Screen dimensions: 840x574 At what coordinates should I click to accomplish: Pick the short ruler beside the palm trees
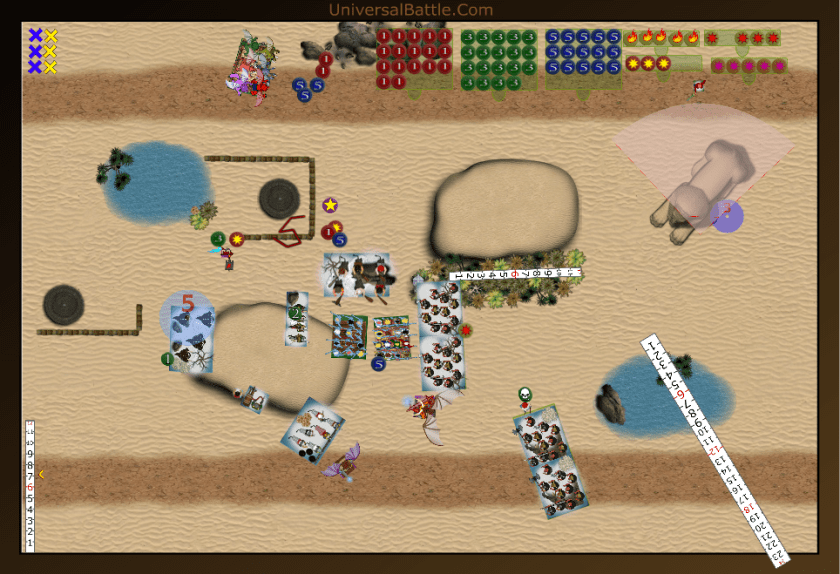click(518, 272)
